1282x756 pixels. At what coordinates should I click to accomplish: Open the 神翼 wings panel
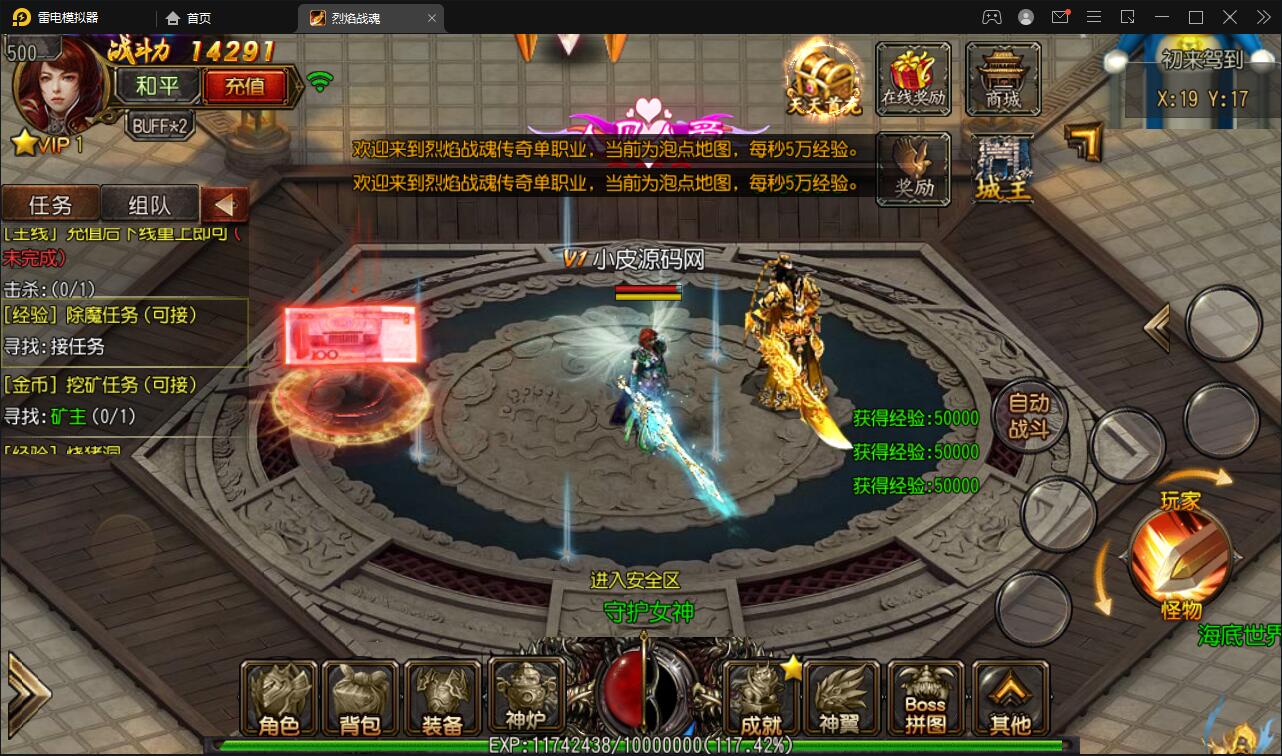click(x=843, y=697)
